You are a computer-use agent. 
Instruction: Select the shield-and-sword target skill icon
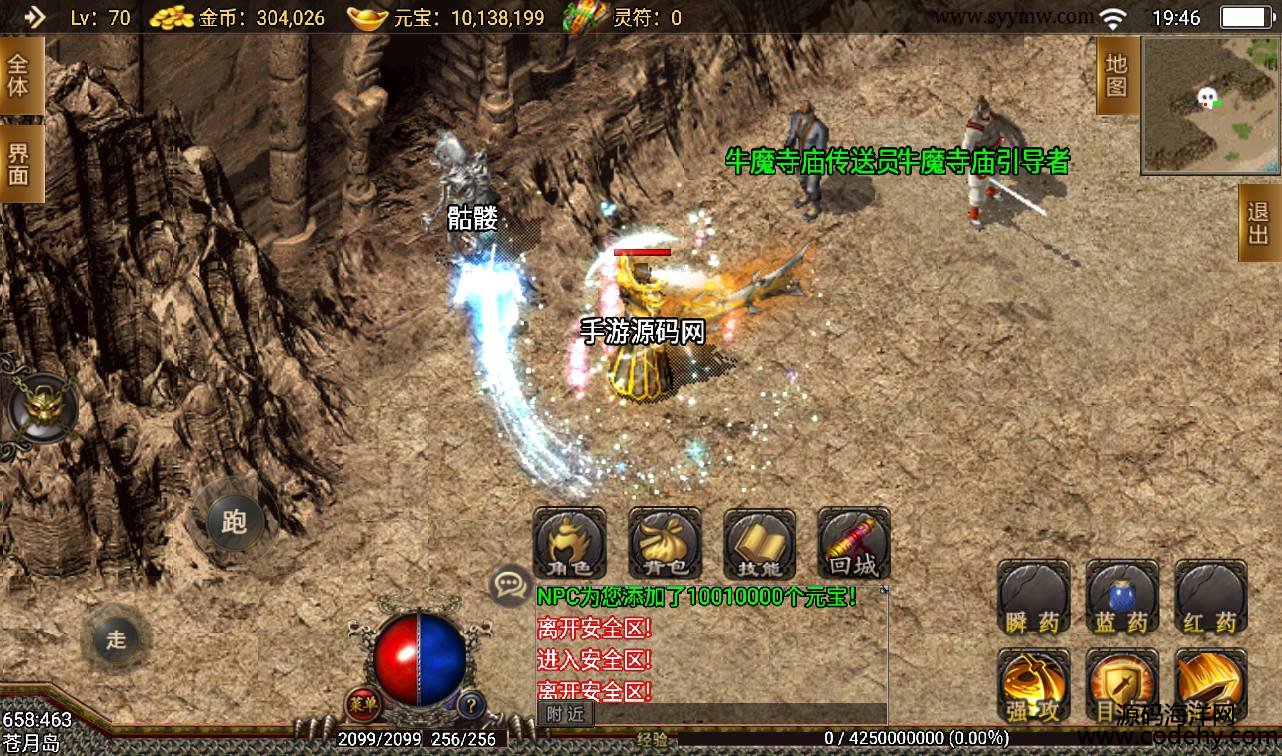click(1122, 685)
